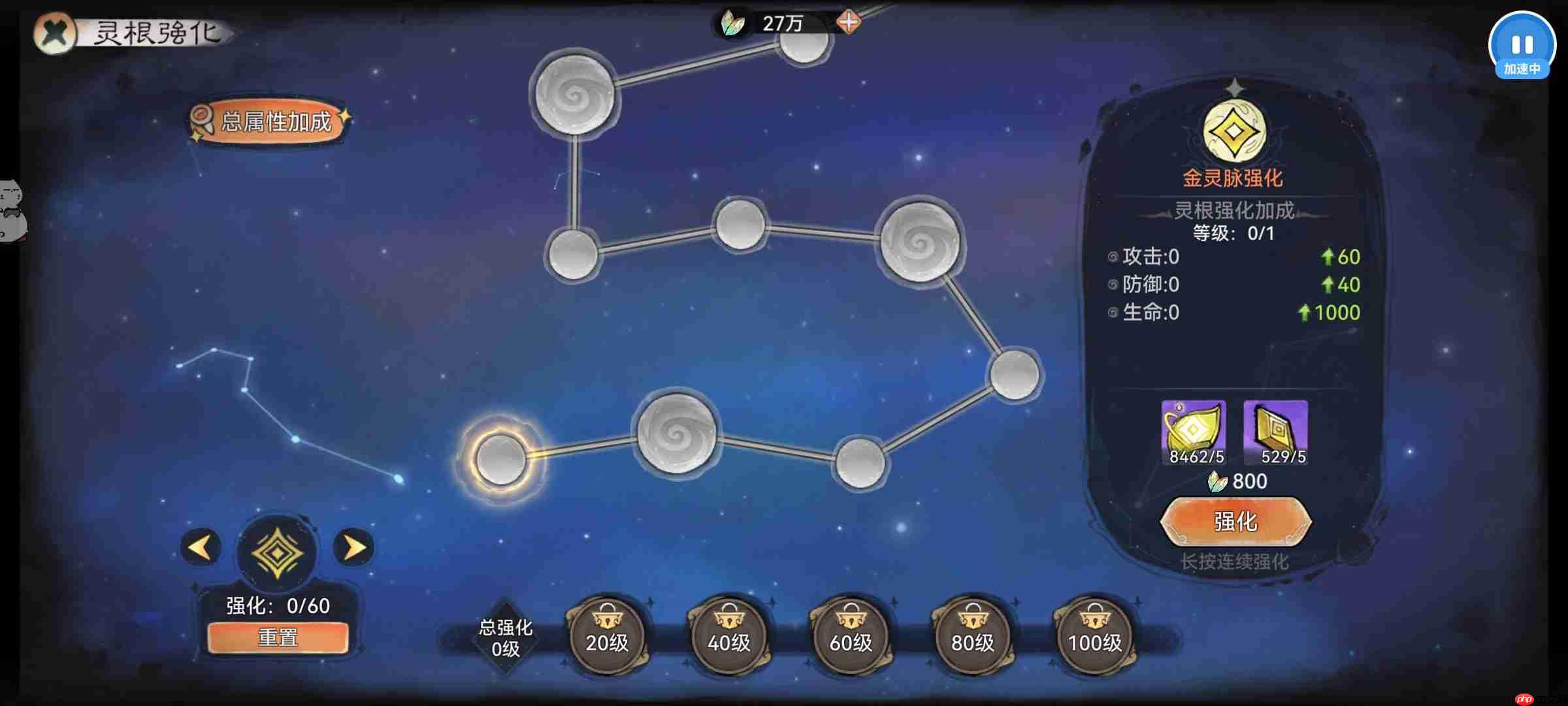Tap the locked 20级 reward chest
This screenshot has height=706, width=1568.
[x=606, y=632]
